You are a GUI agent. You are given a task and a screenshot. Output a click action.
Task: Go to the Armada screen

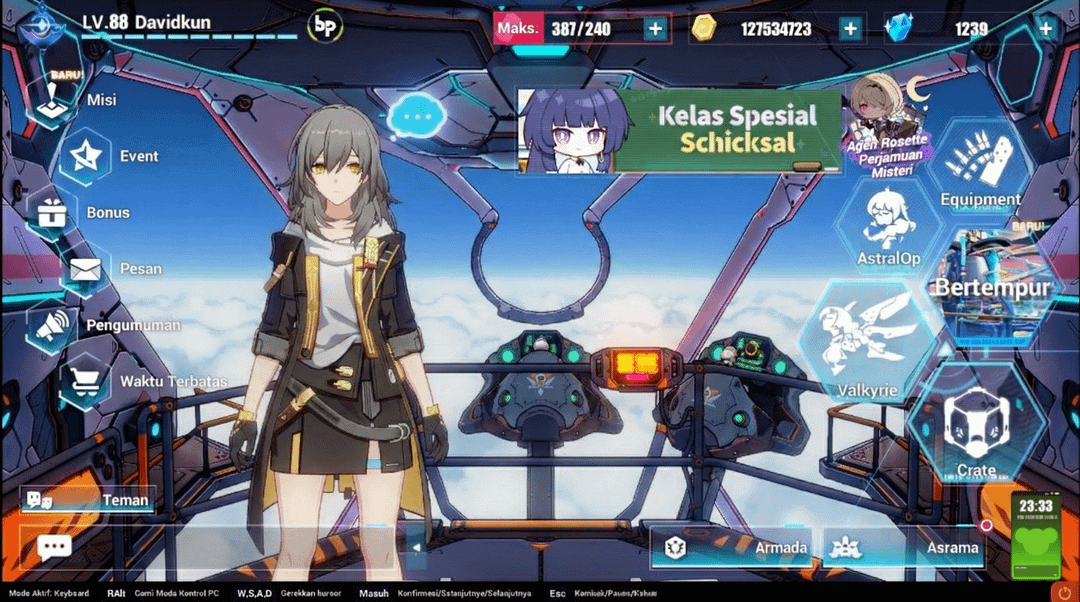click(735, 547)
